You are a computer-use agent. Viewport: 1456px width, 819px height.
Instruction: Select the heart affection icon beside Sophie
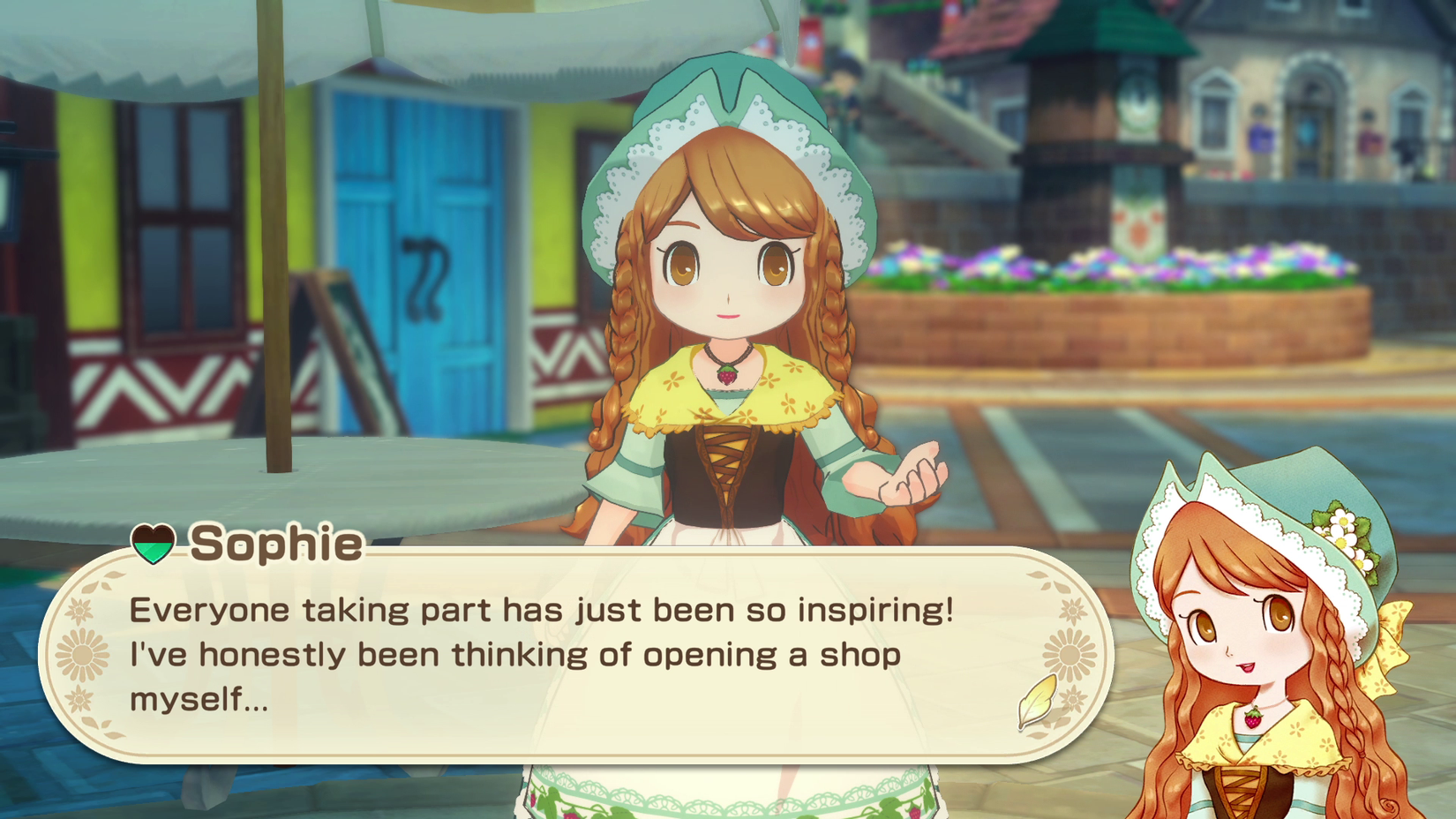(153, 543)
